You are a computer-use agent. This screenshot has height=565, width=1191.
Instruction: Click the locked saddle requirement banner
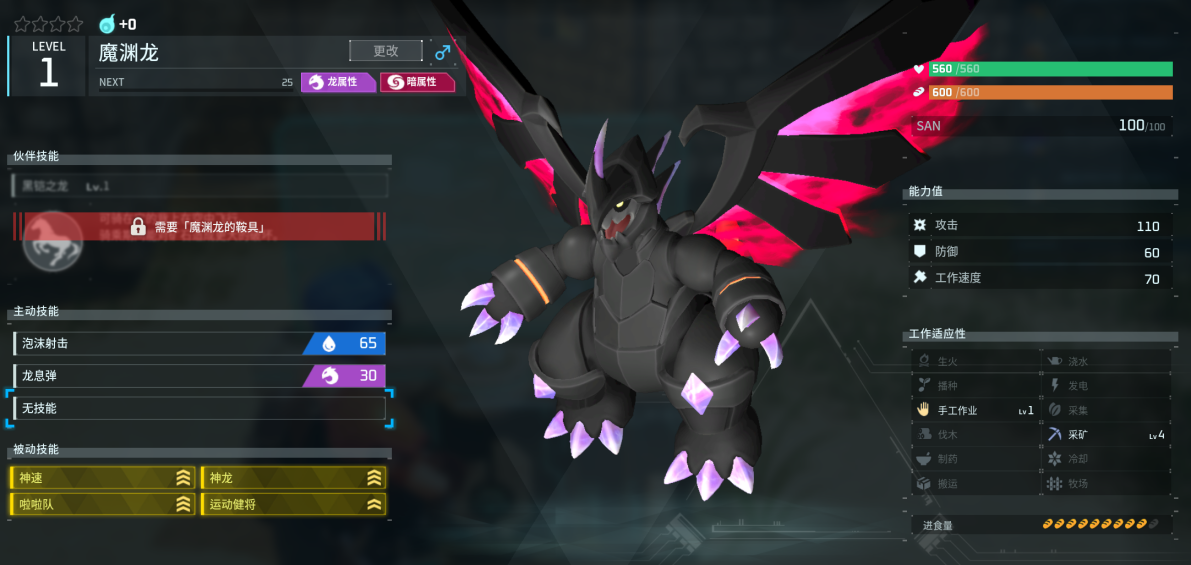pos(199,227)
